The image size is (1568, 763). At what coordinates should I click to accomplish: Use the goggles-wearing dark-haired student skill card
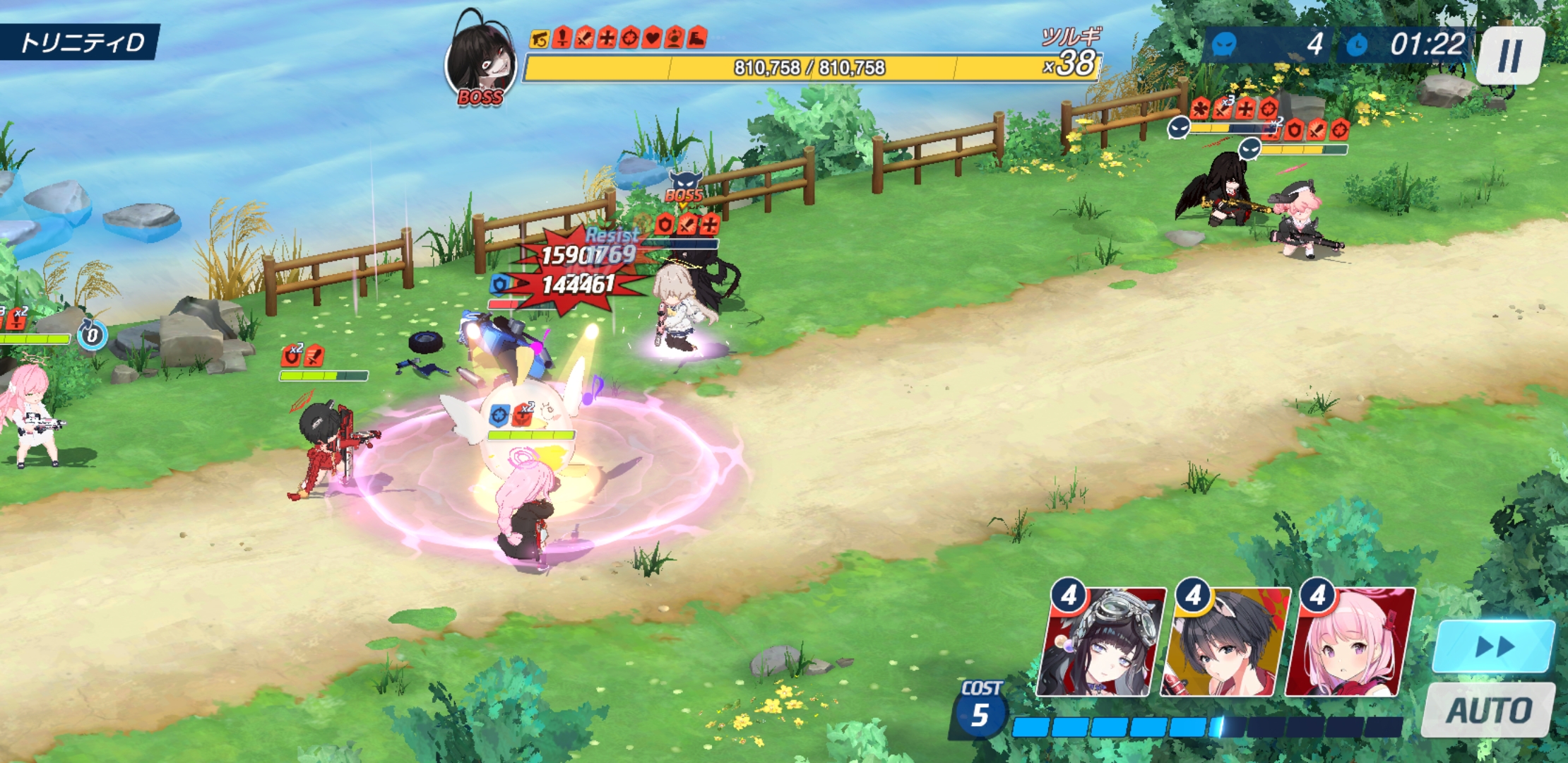(x=1100, y=643)
